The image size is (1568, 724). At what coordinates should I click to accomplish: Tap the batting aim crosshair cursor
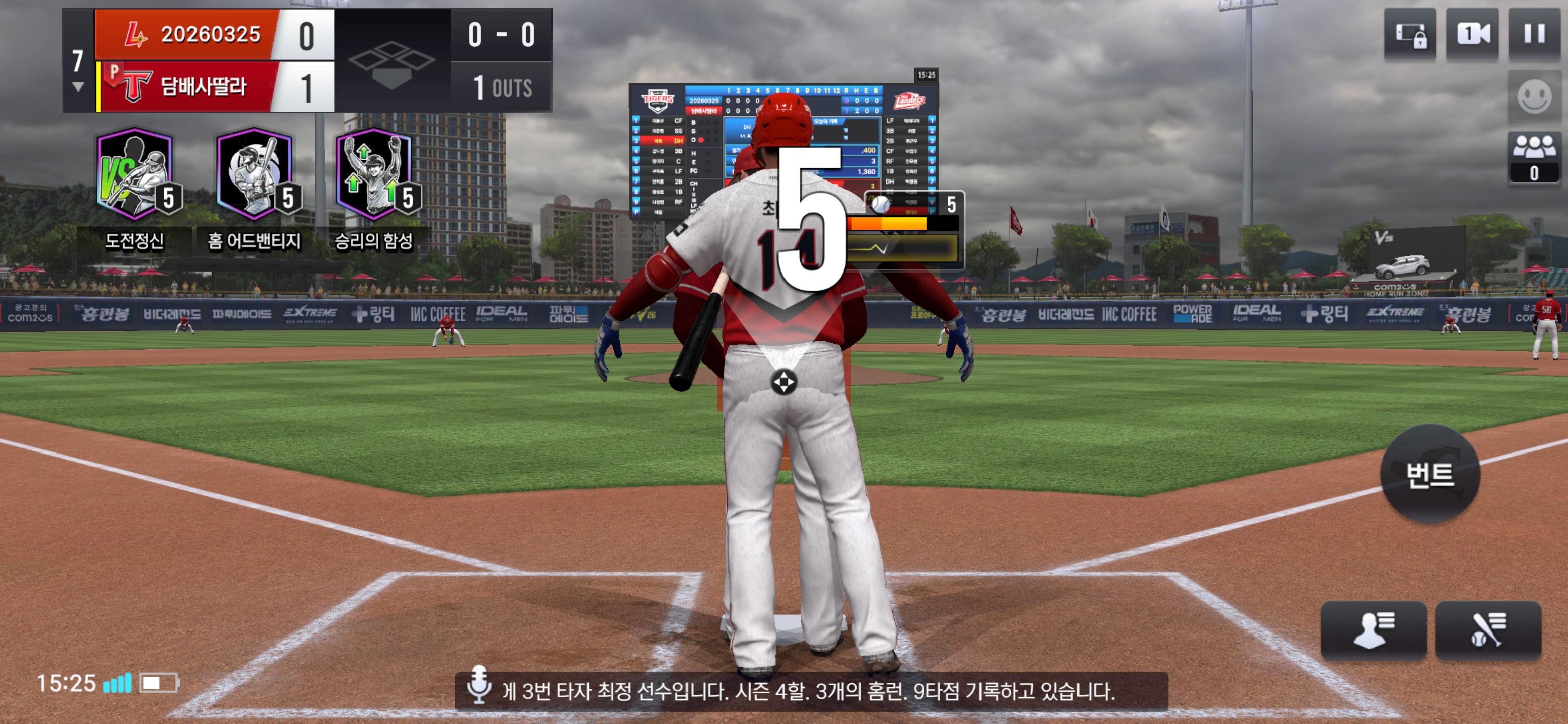783,382
